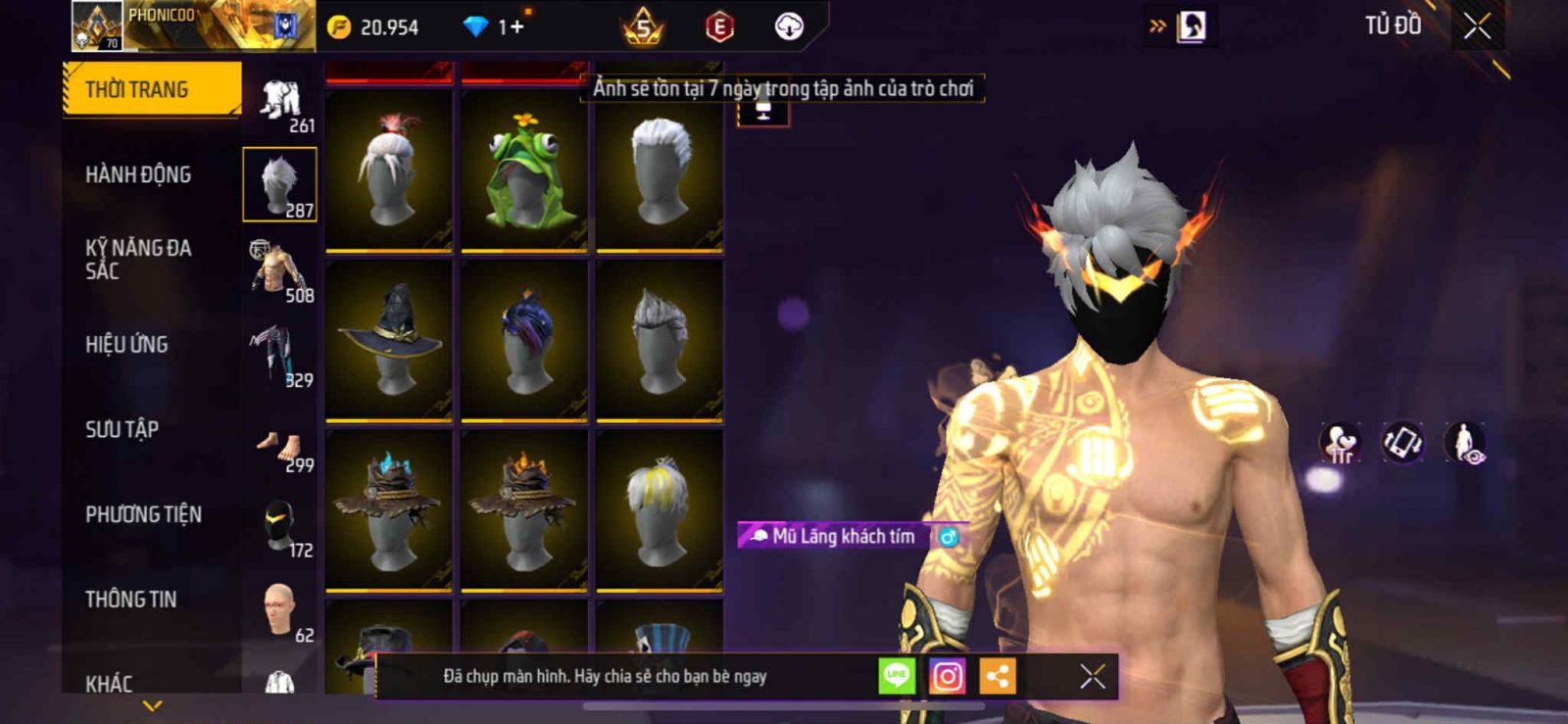Go to the Sưu Tập tab
Screen dimensions: 1568x724
tap(122, 429)
